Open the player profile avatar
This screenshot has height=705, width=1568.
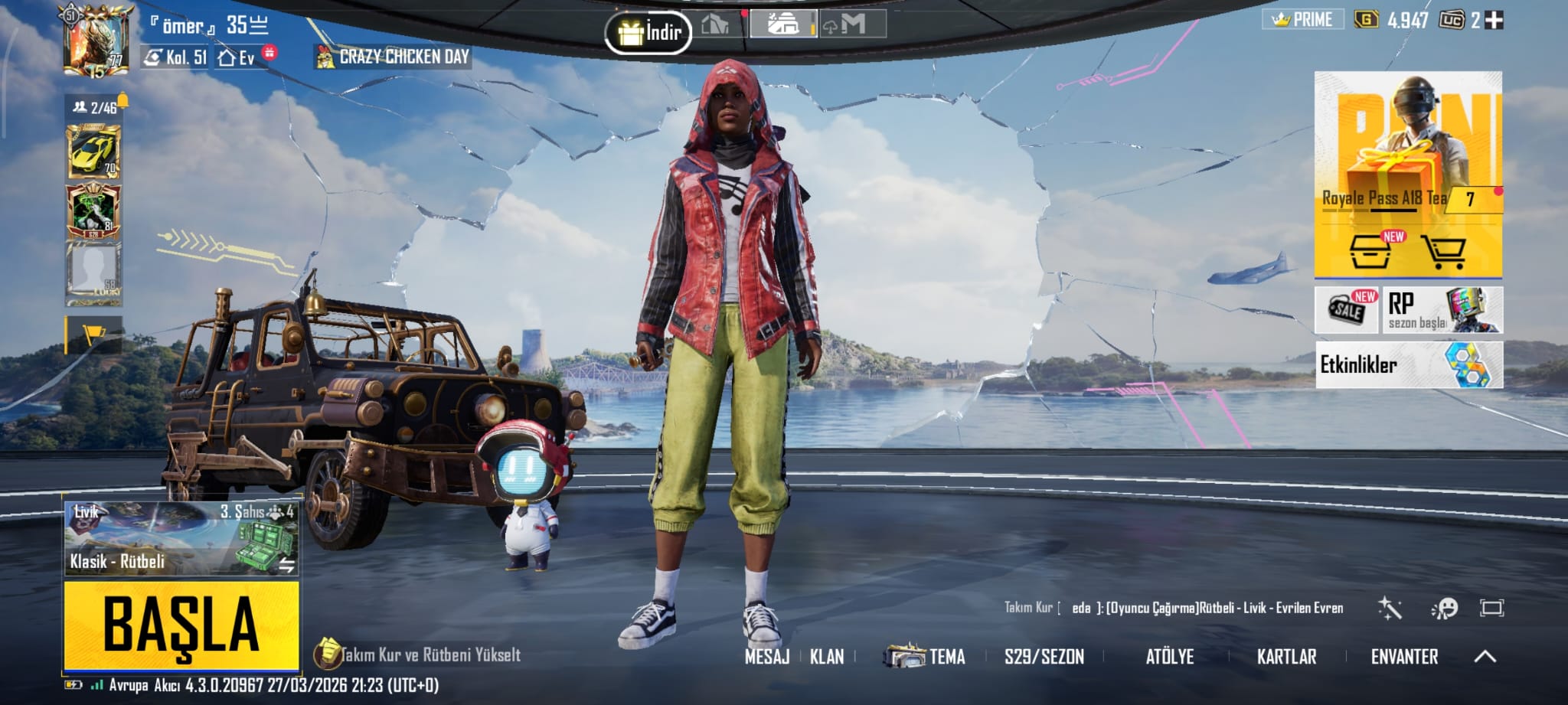96,41
